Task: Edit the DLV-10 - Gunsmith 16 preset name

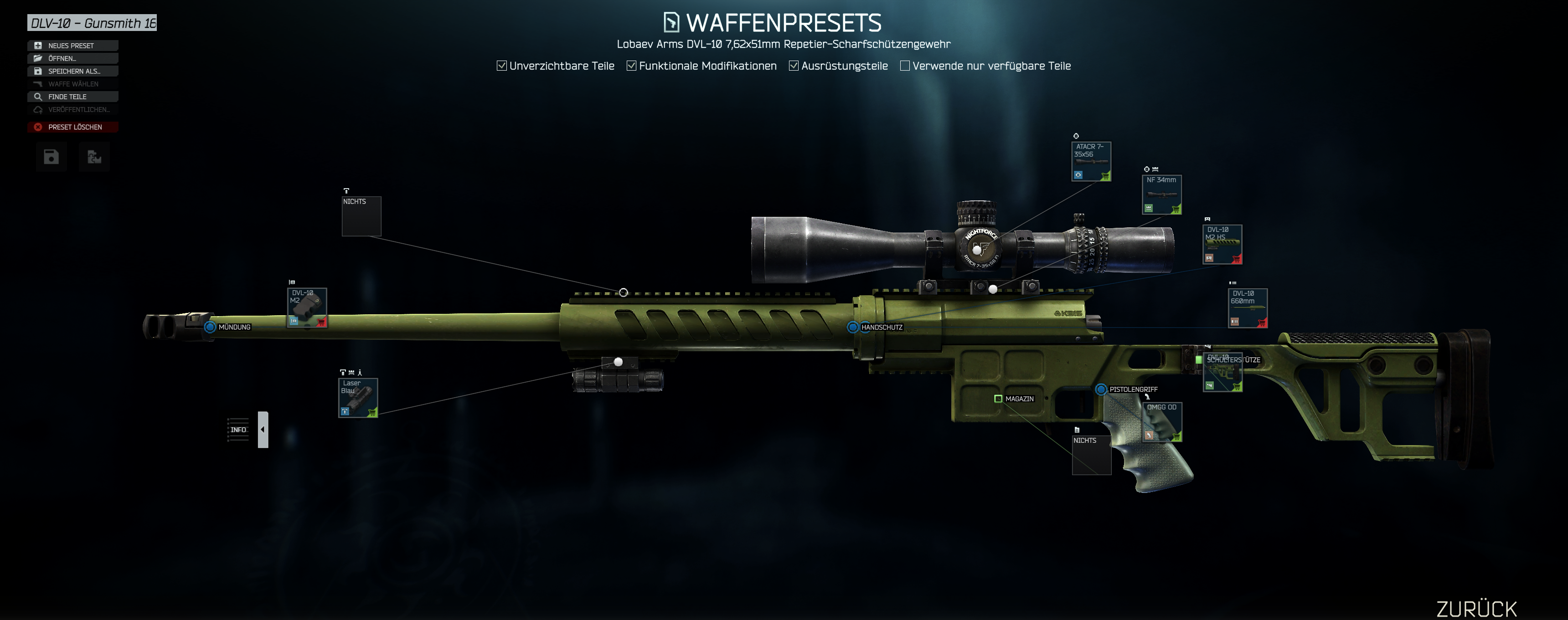Action: pyautogui.click(x=92, y=23)
